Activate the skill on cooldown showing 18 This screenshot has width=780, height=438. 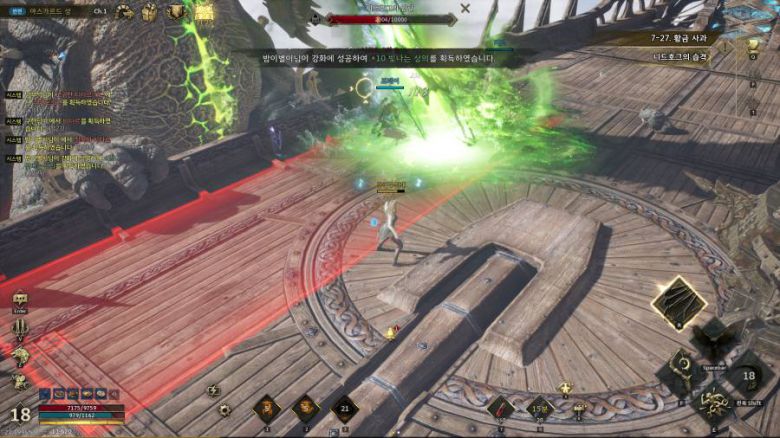[747, 376]
